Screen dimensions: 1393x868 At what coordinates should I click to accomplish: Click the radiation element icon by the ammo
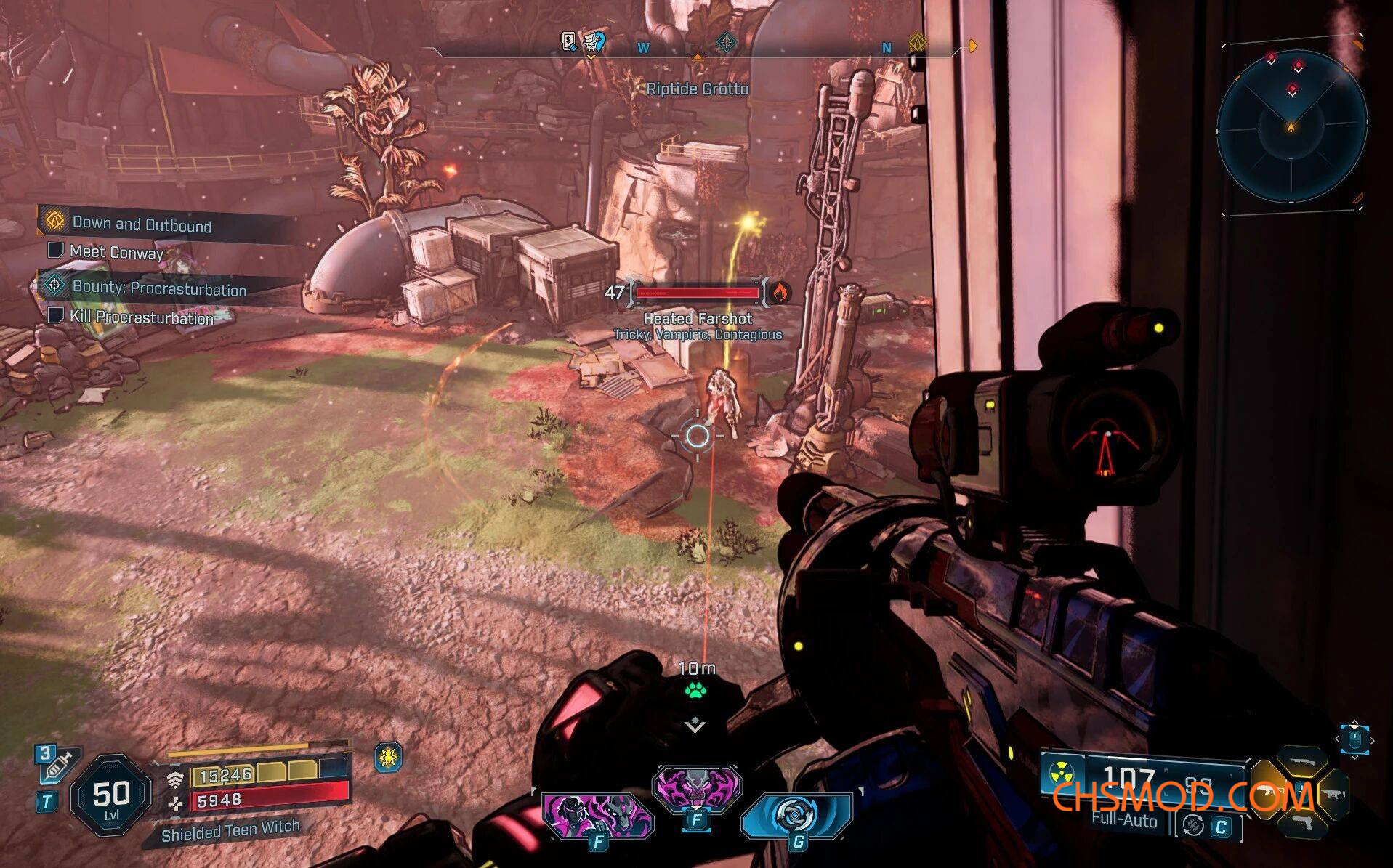tap(1061, 773)
